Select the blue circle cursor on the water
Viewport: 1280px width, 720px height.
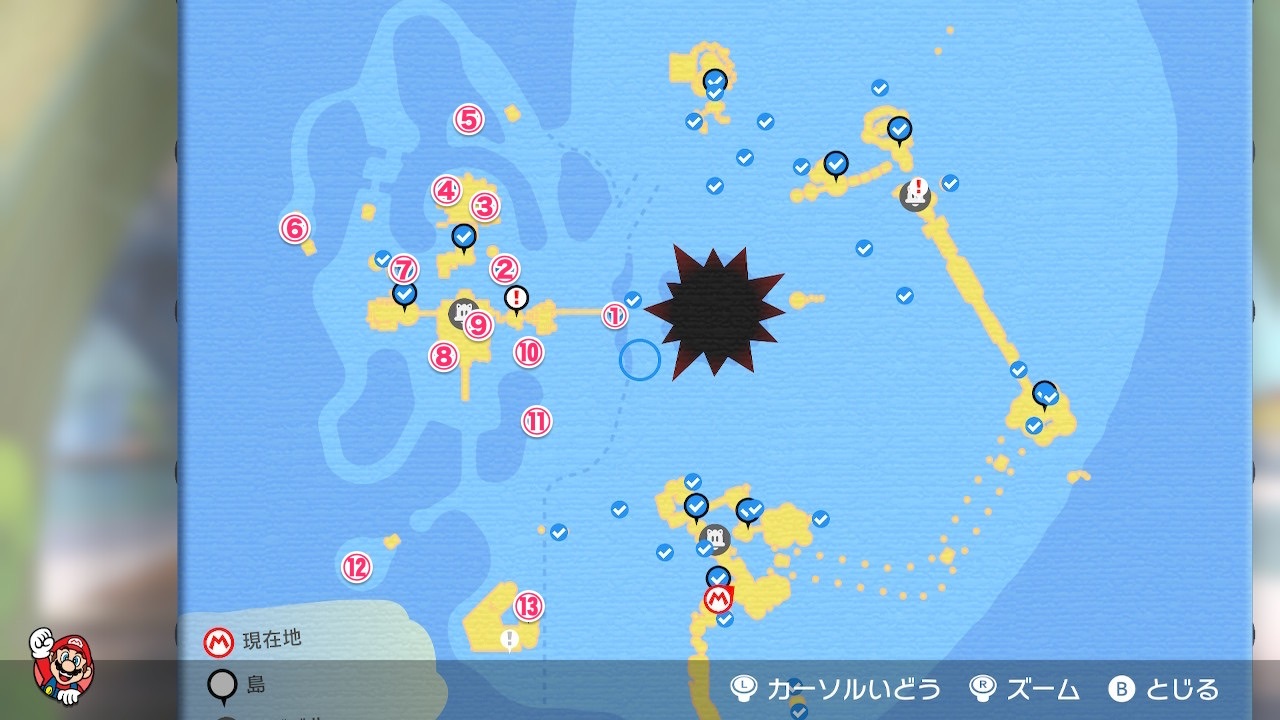tap(640, 356)
